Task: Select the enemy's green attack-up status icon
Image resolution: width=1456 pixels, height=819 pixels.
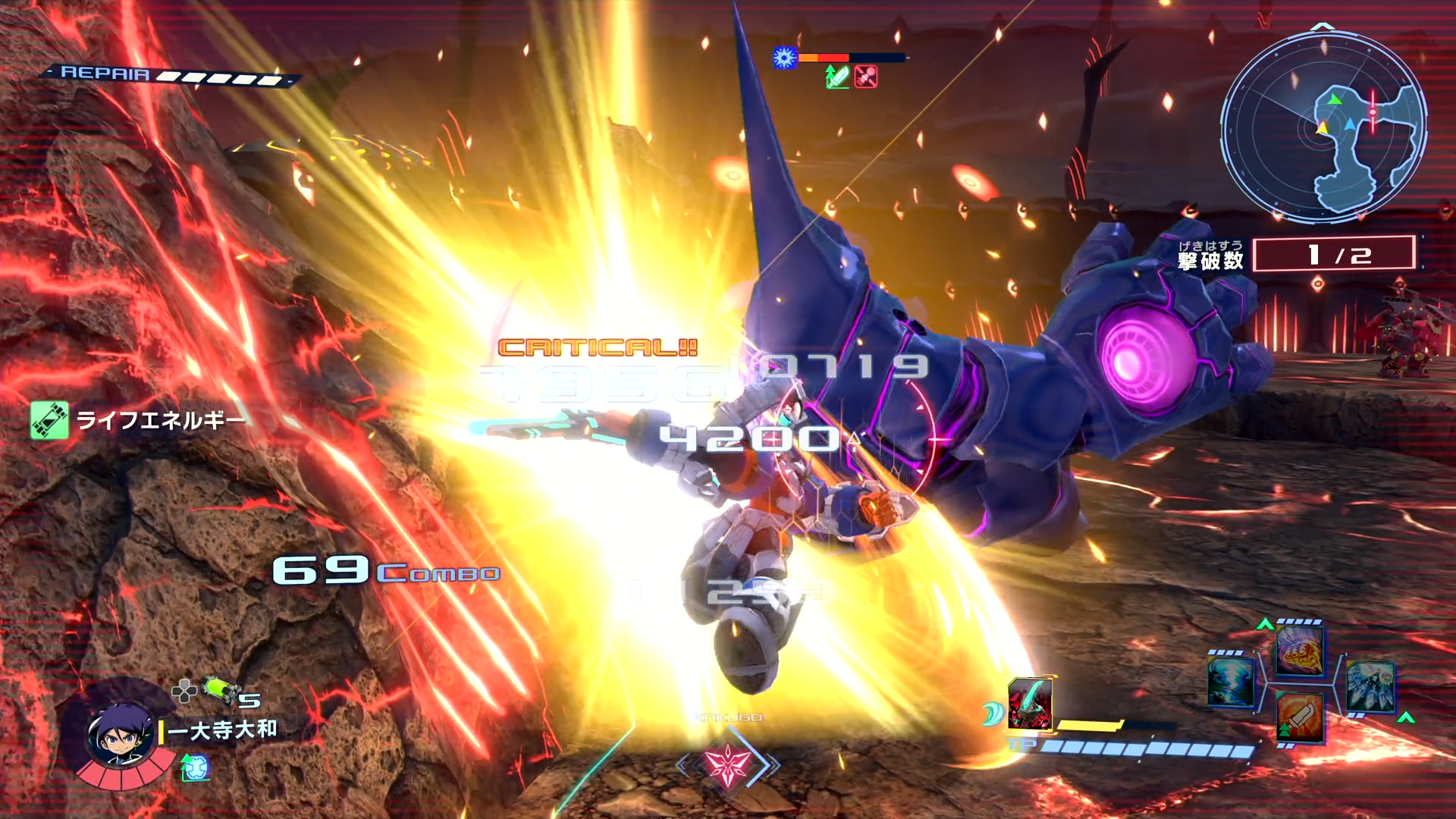Action: (x=837, y=77)
